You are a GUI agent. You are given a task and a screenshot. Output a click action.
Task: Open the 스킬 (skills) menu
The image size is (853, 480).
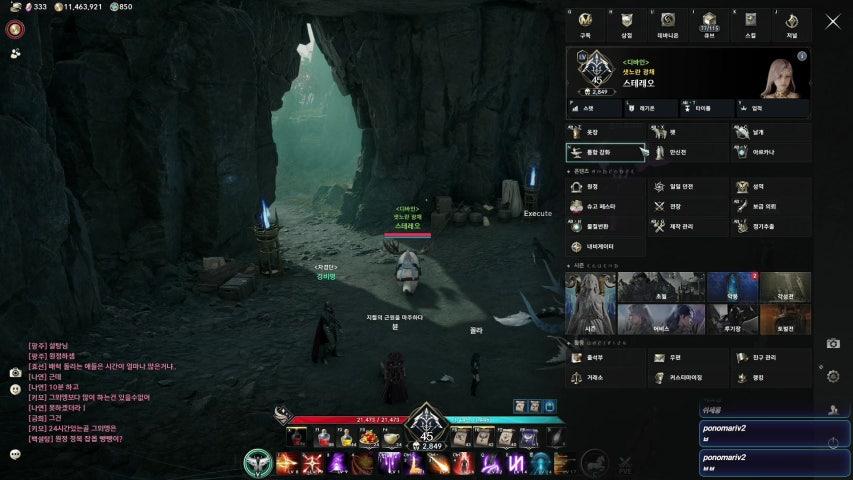(750, 23)
